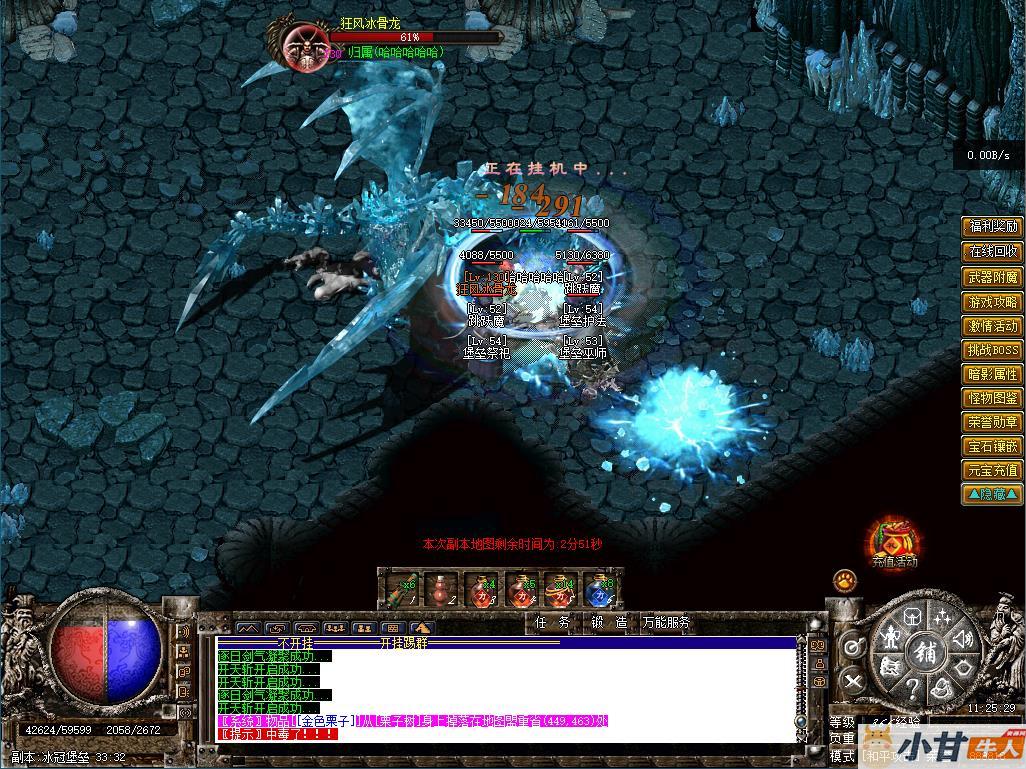The height and width of the screenshot is (769, 1026).
Task: Use the blue mana potion in hotbar
Action: click(600, 590)
